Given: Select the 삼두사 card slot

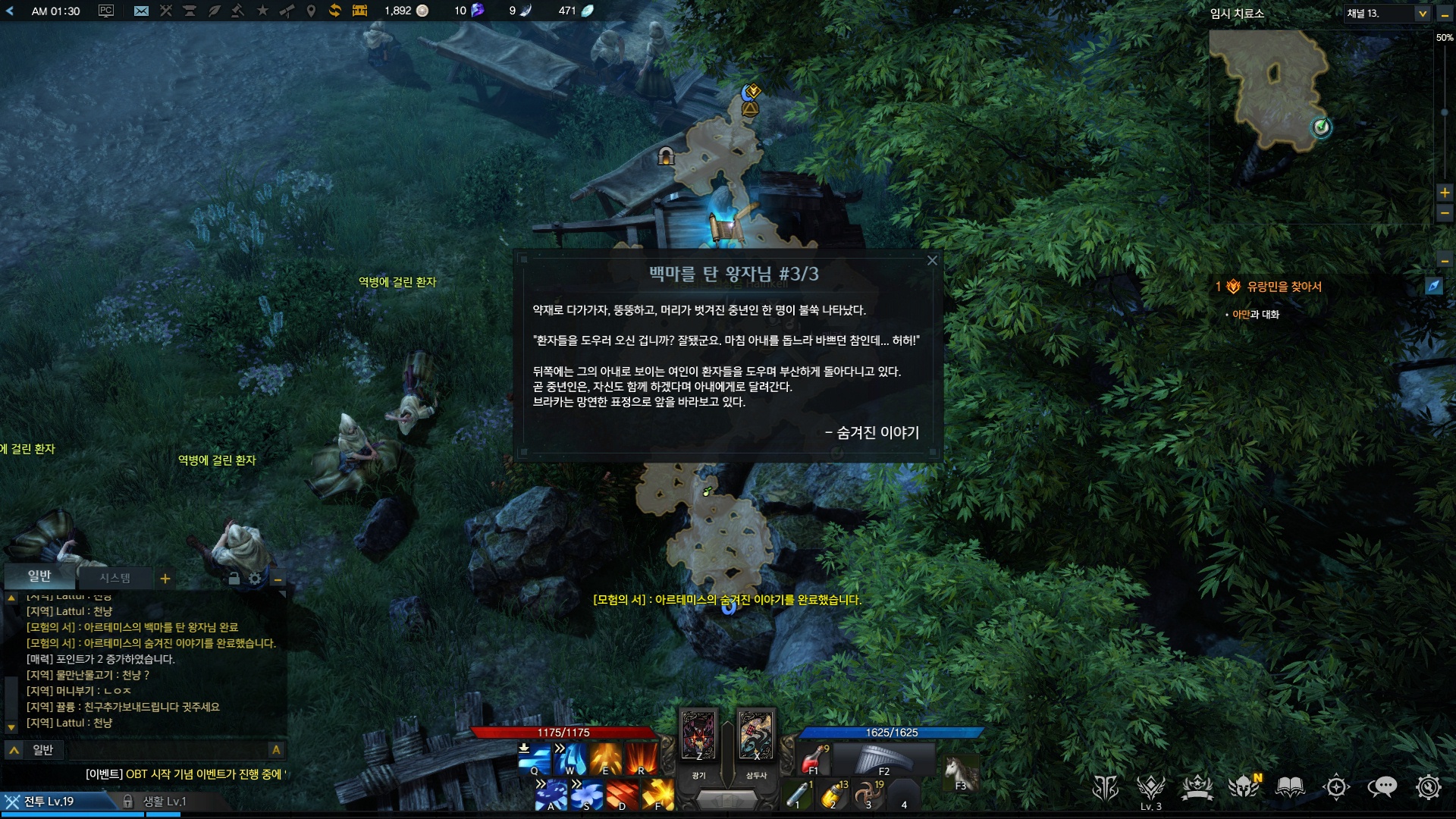Looking at the screenshot, I should (755, 736).
